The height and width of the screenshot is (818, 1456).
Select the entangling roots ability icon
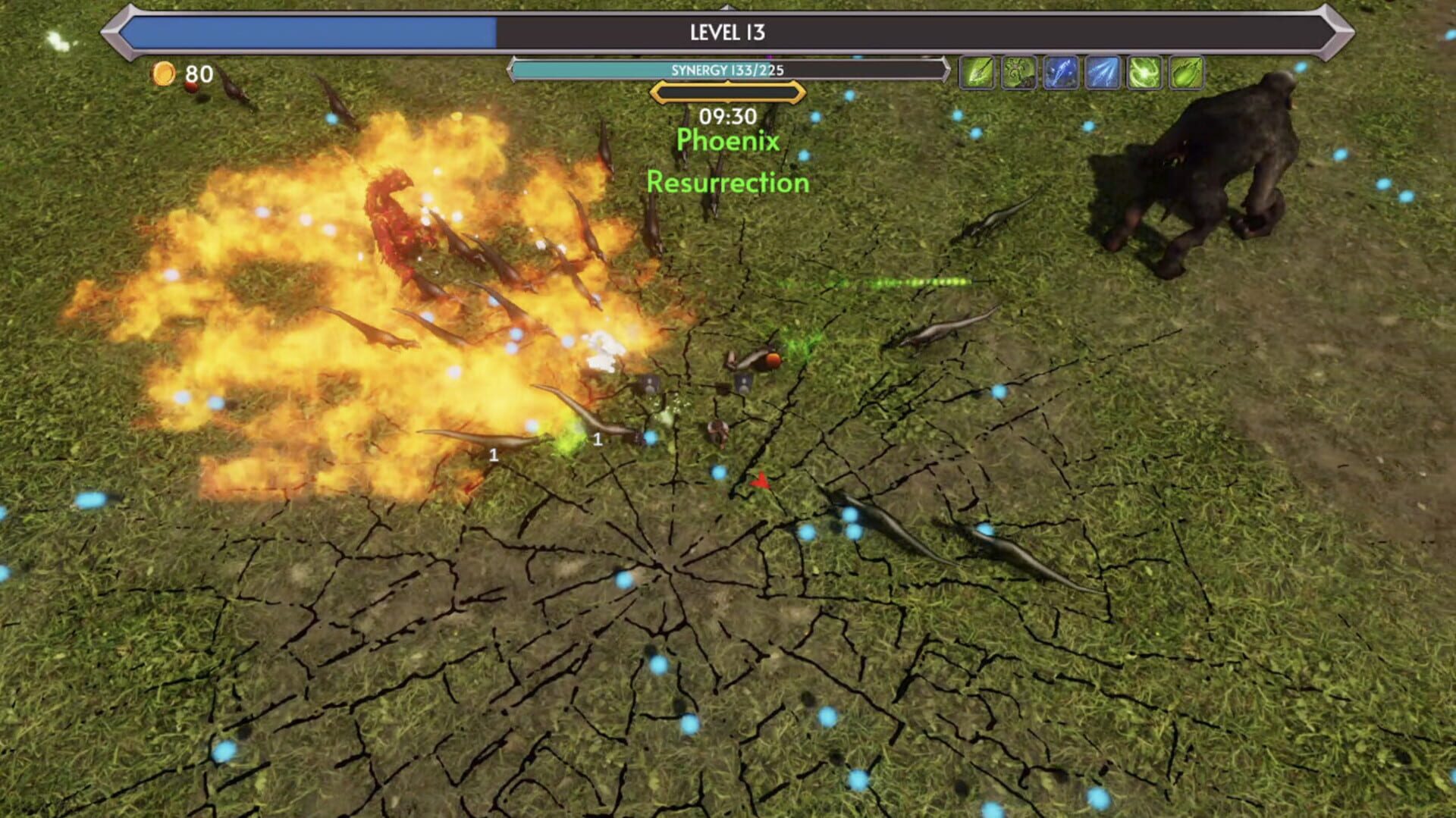(x=1018, y=72)
